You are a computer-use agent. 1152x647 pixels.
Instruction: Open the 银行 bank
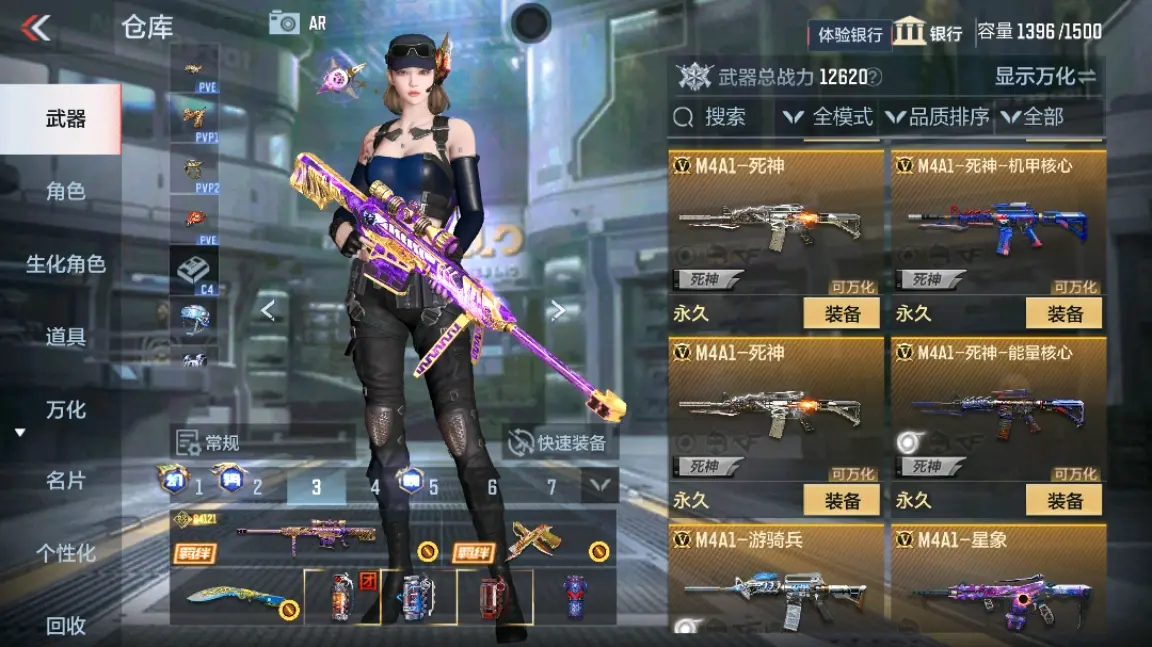click(928, 32)
